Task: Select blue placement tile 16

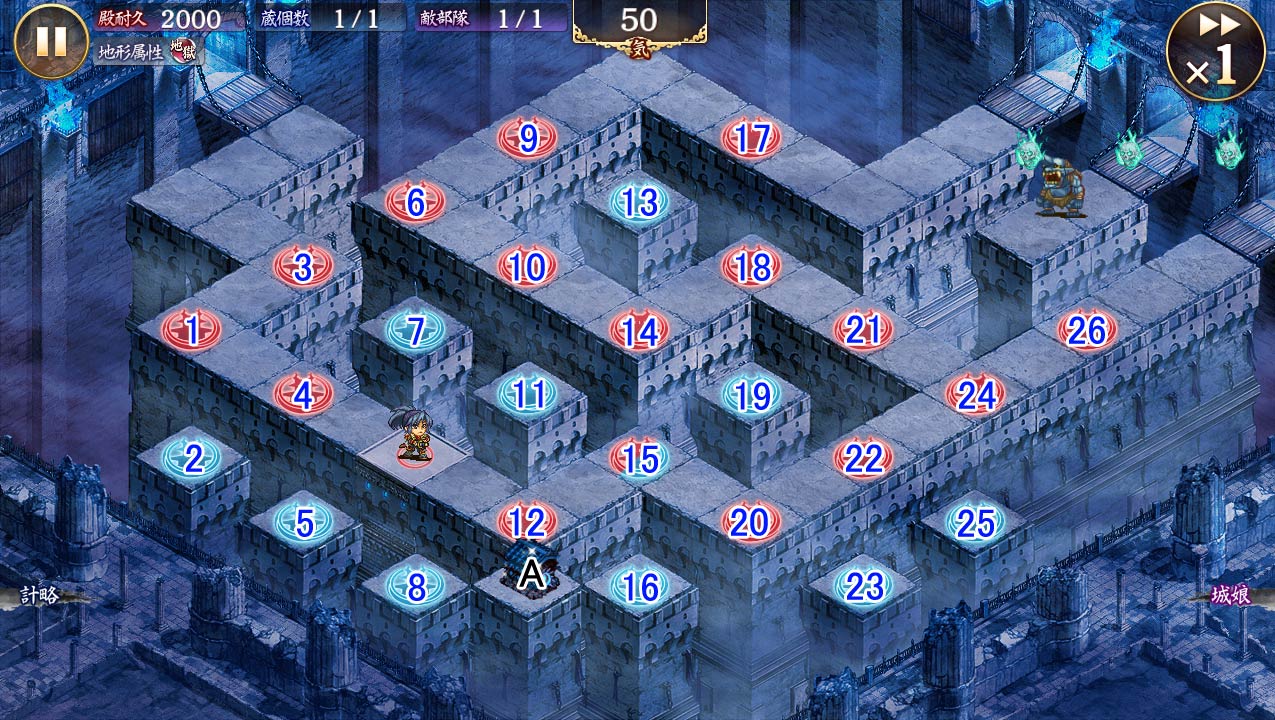Action: click(x=639, y=586)
